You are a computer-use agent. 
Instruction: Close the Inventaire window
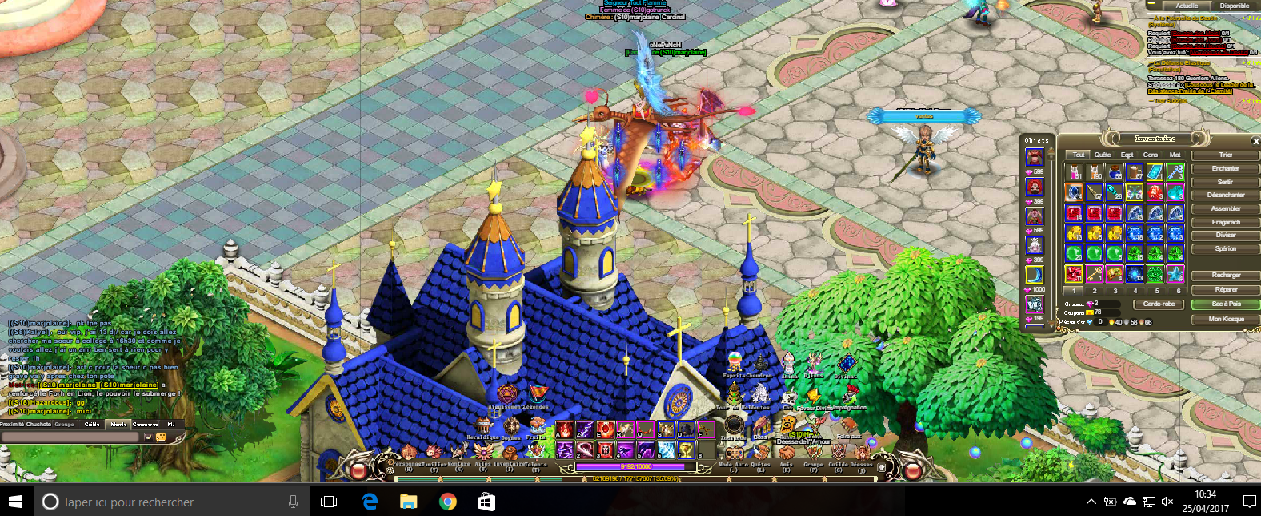pyautogui.click(x=1253, y=139)
